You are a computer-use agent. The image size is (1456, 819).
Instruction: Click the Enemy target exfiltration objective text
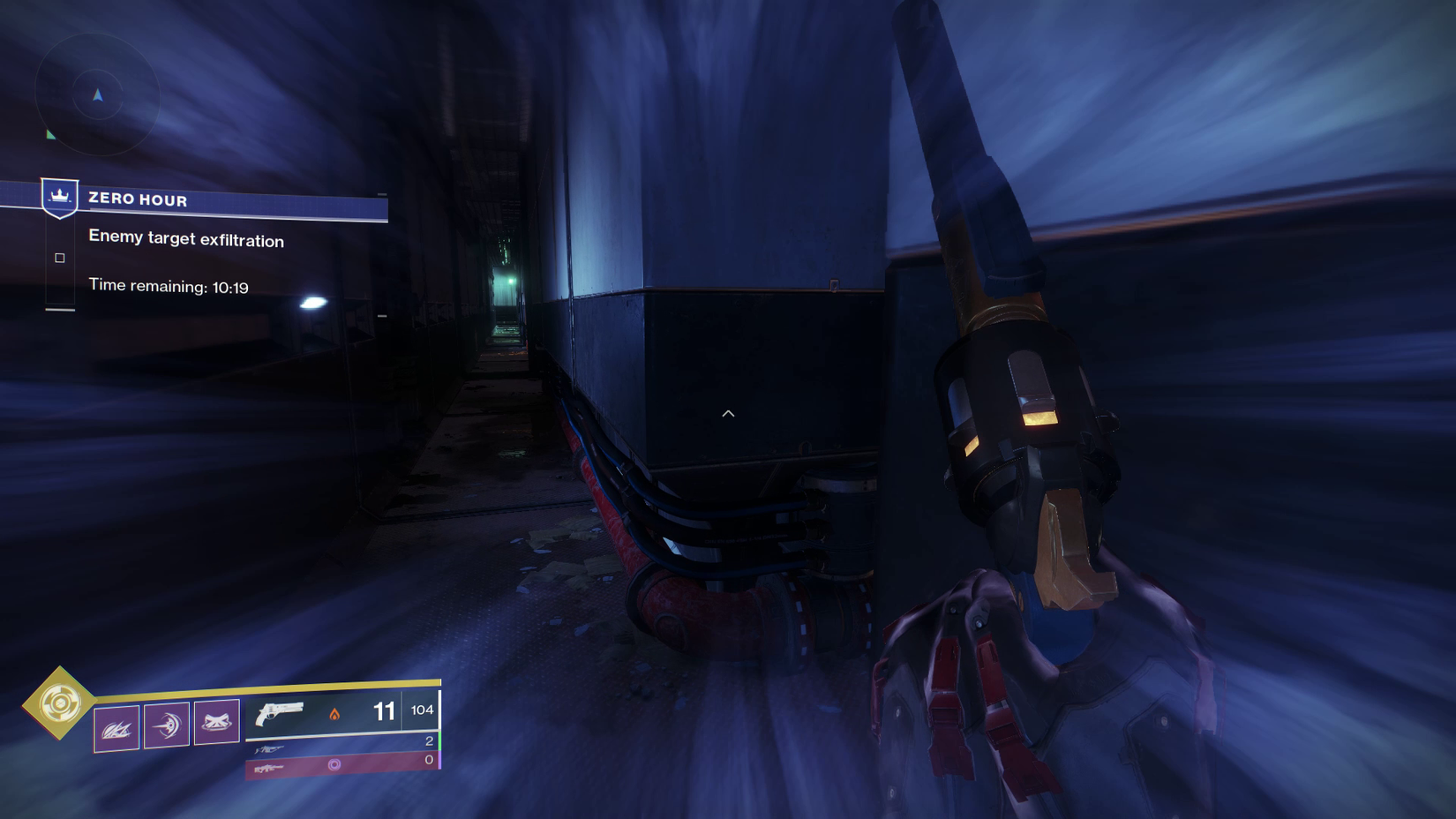185,240
